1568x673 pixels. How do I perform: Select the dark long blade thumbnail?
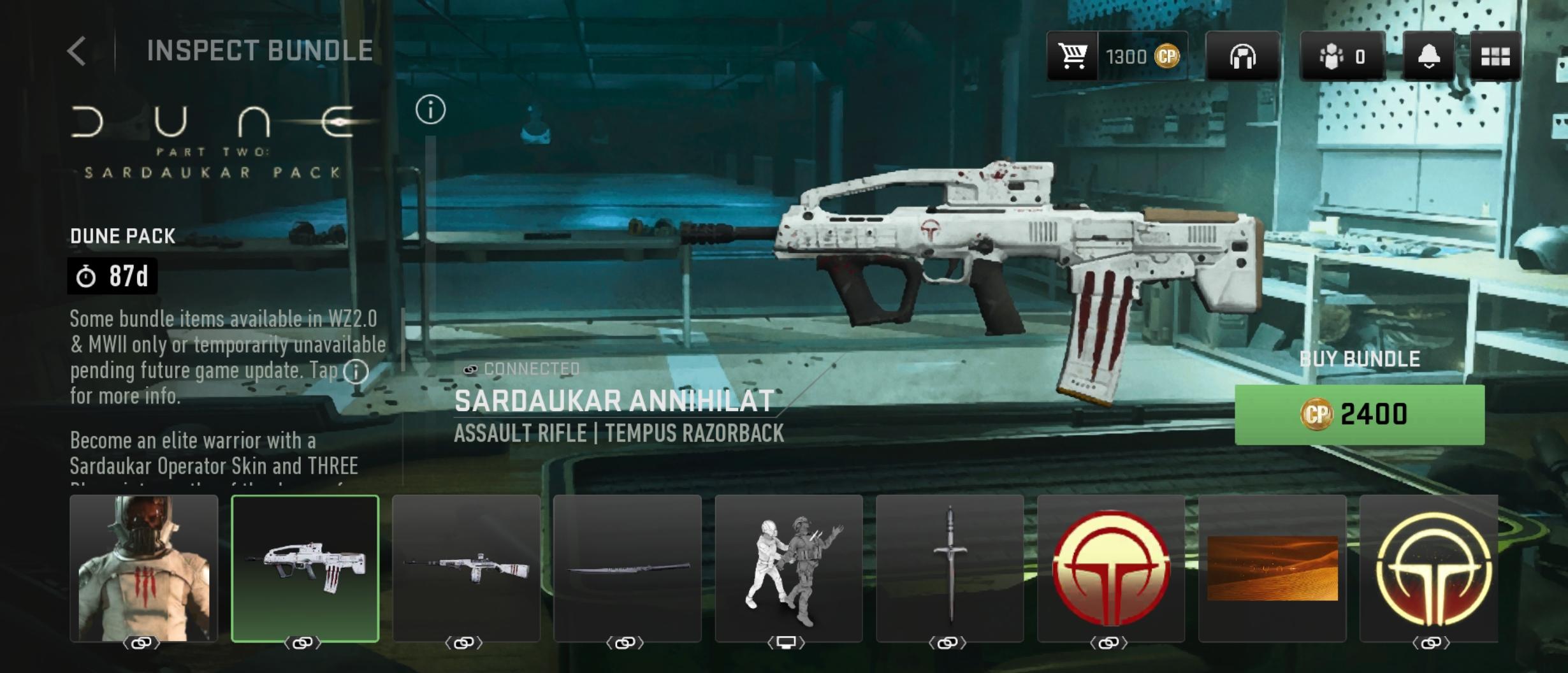click(627, 568)
